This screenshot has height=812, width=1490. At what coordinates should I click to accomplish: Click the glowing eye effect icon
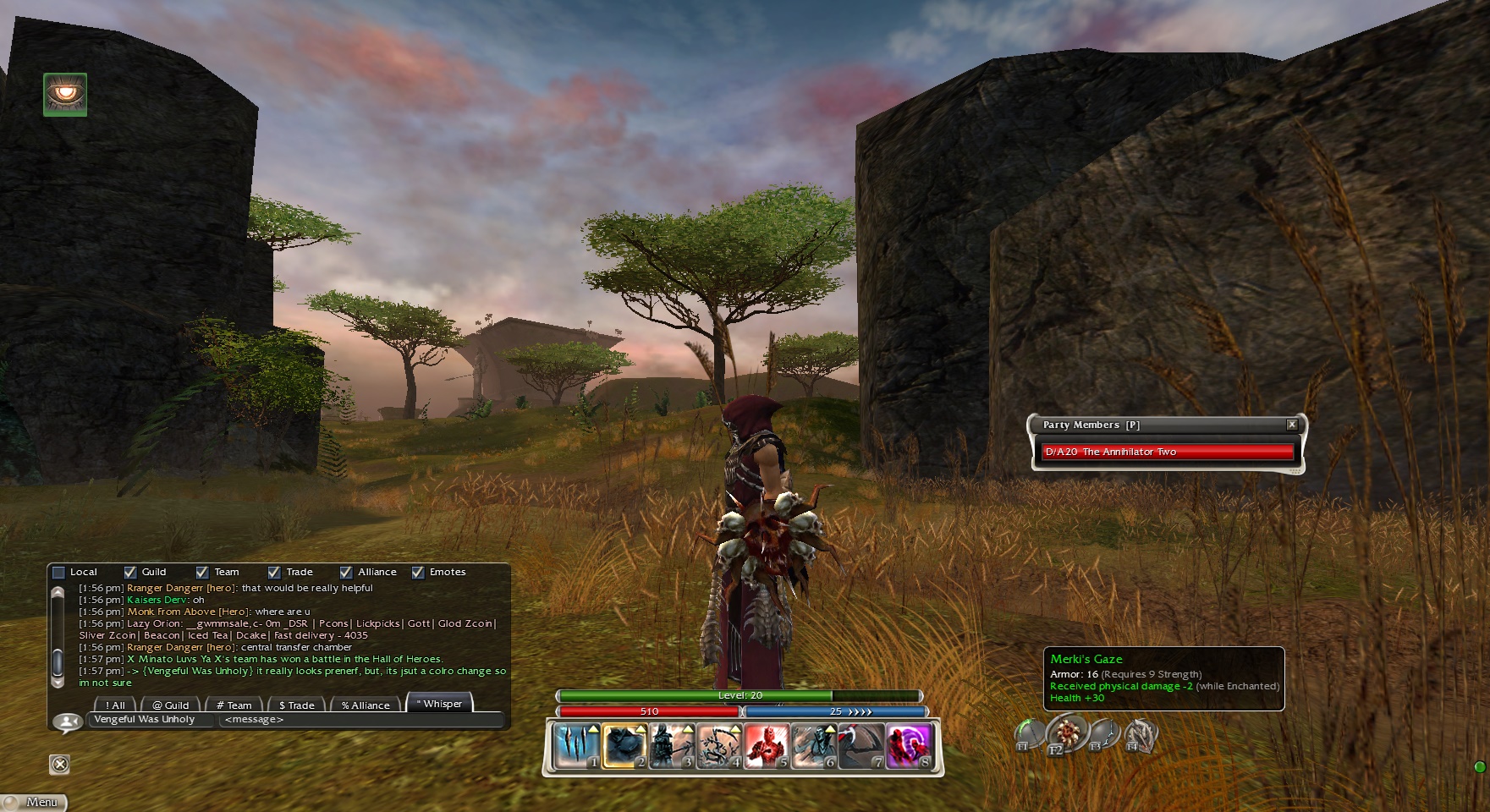click(x=65, y=94)
